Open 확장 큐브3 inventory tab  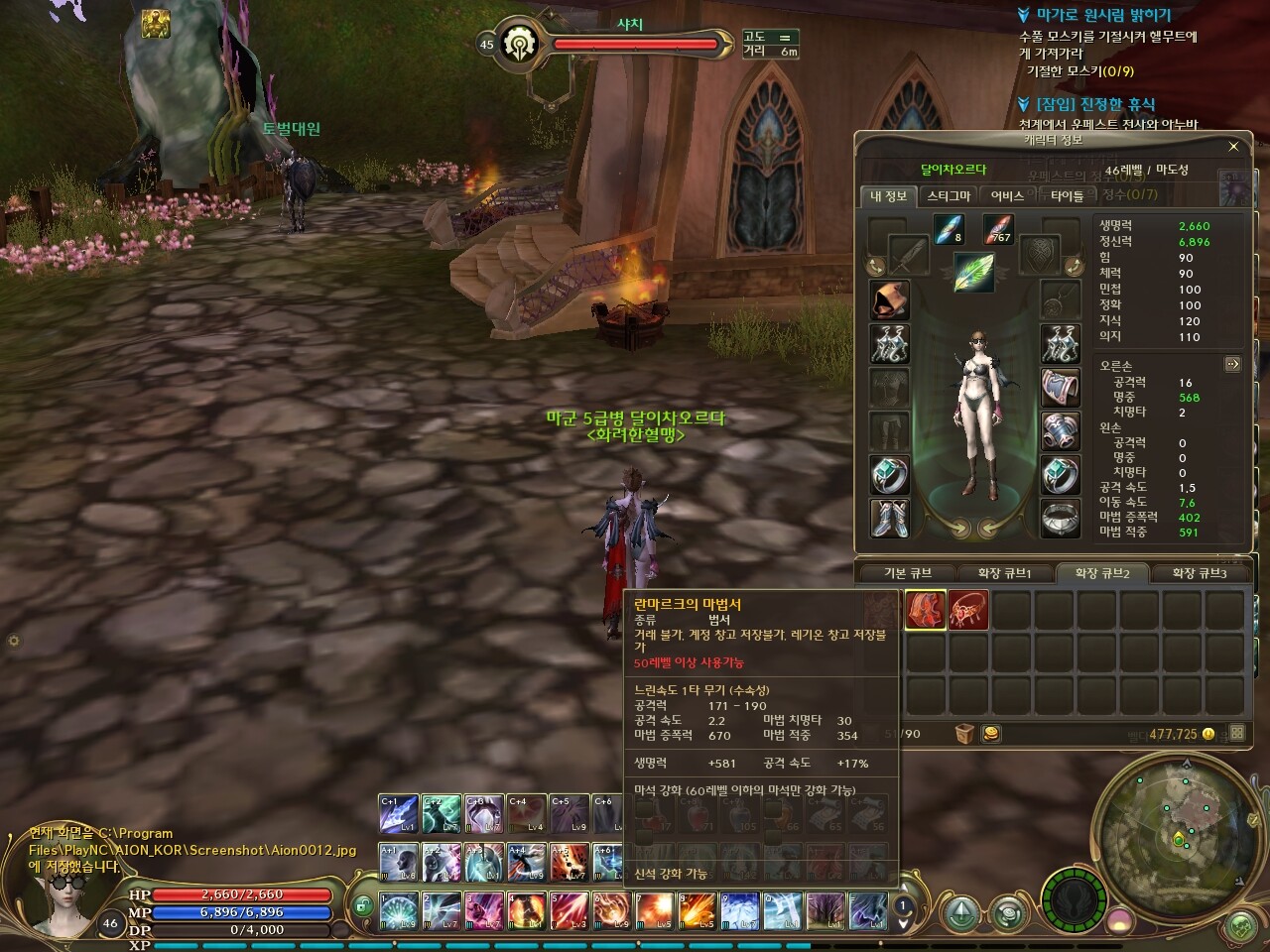coord(1199,573)
